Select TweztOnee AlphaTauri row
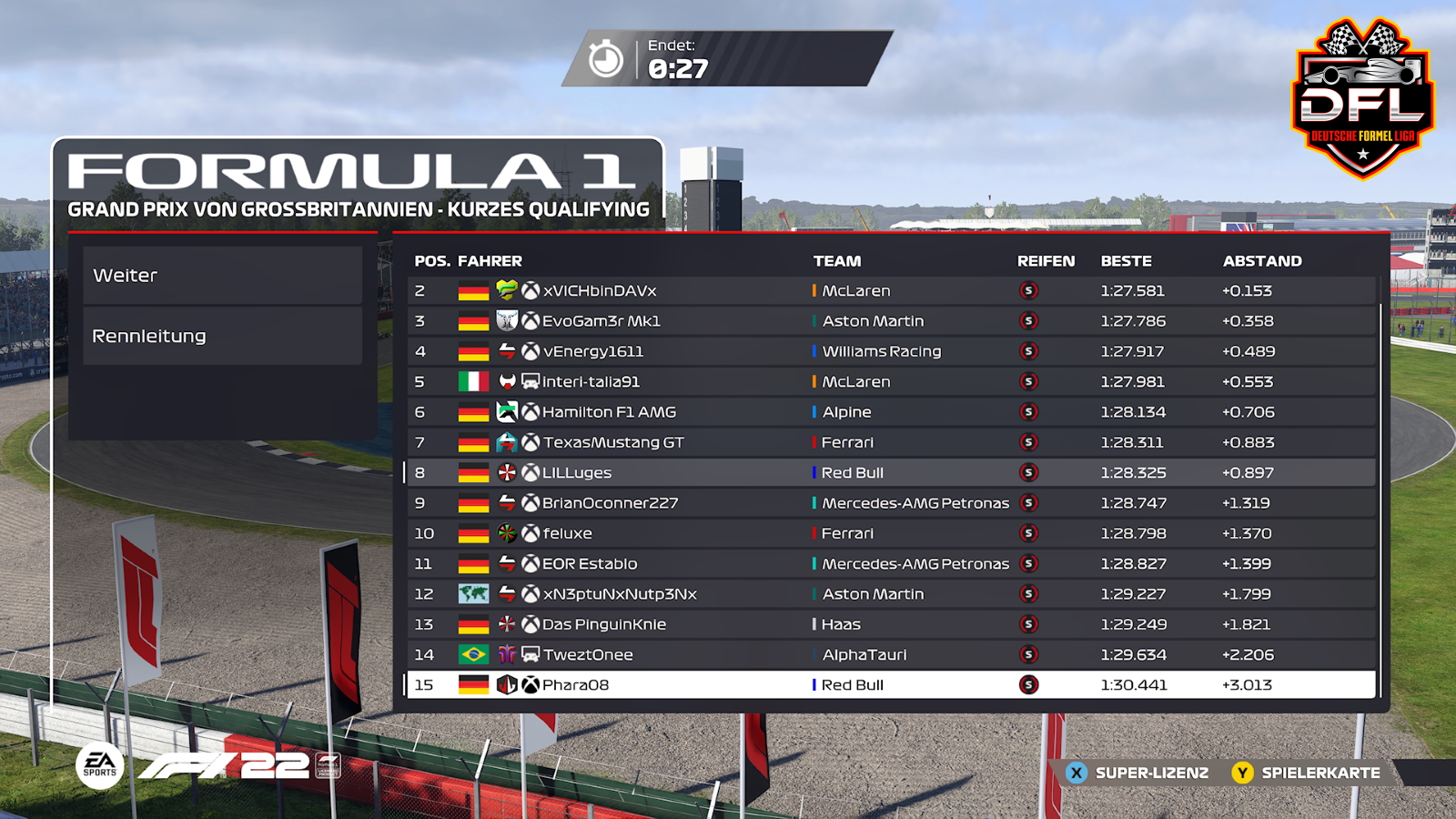The width and height of the screenshot is (1456, 819). click(890, 655)
